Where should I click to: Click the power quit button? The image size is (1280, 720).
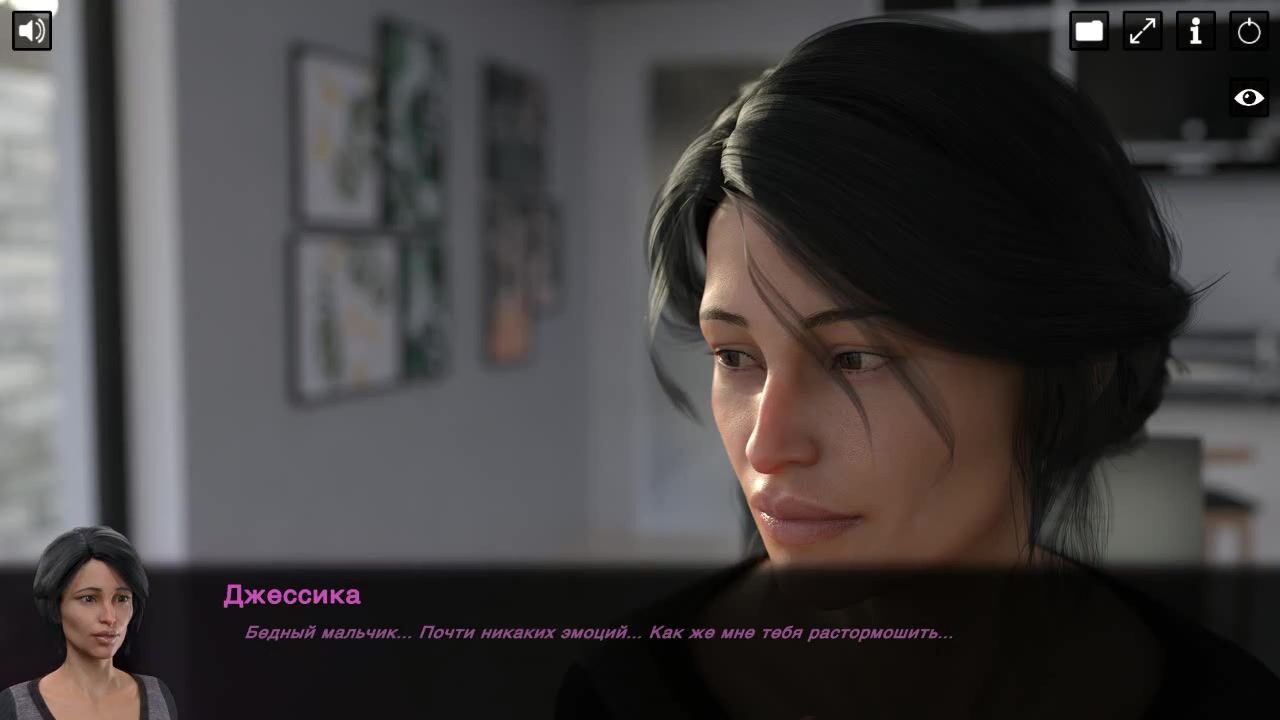[x=1249, y=31]
